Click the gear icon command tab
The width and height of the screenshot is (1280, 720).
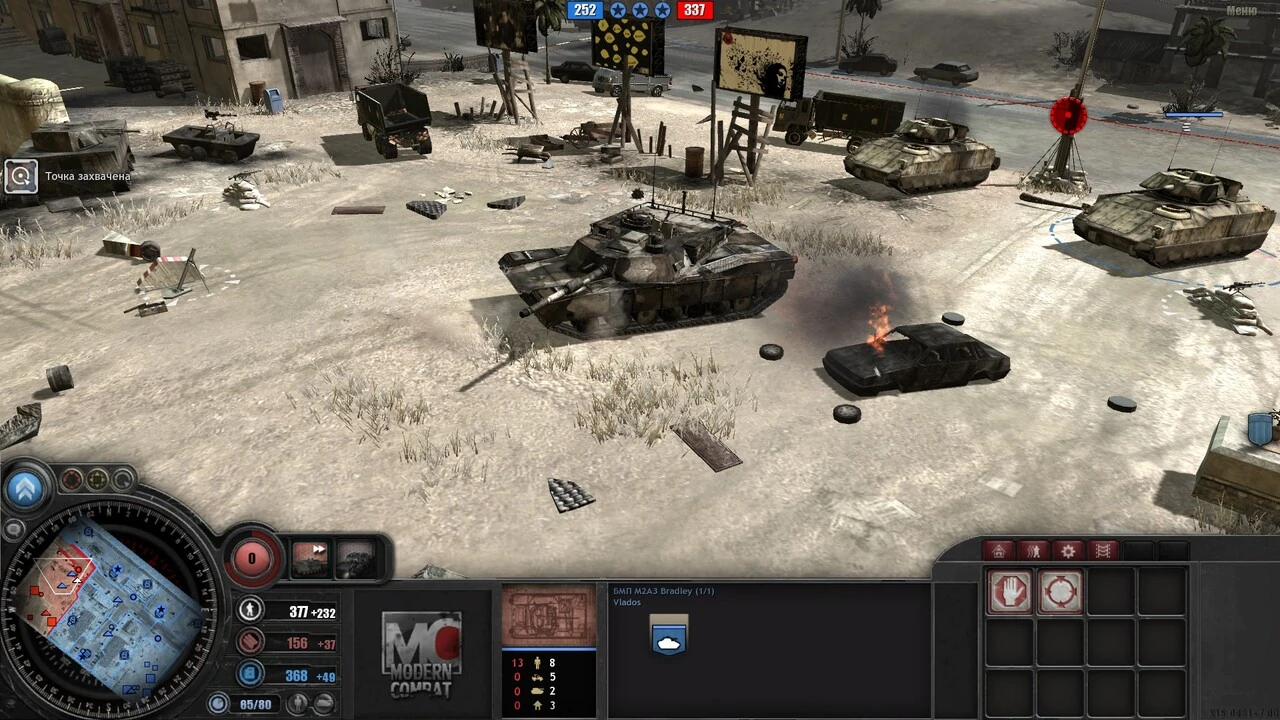point(1069,551)
